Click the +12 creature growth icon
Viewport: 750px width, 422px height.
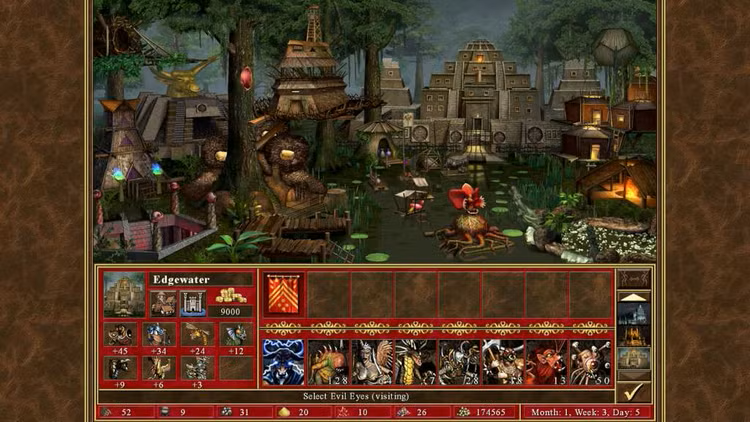pos(235,334)
